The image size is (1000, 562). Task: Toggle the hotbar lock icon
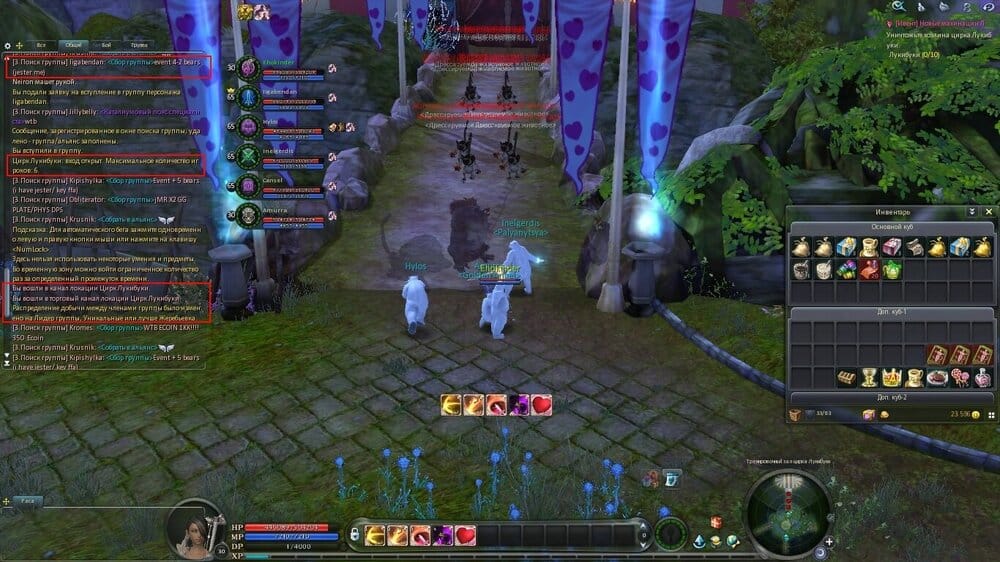[355, 536]
